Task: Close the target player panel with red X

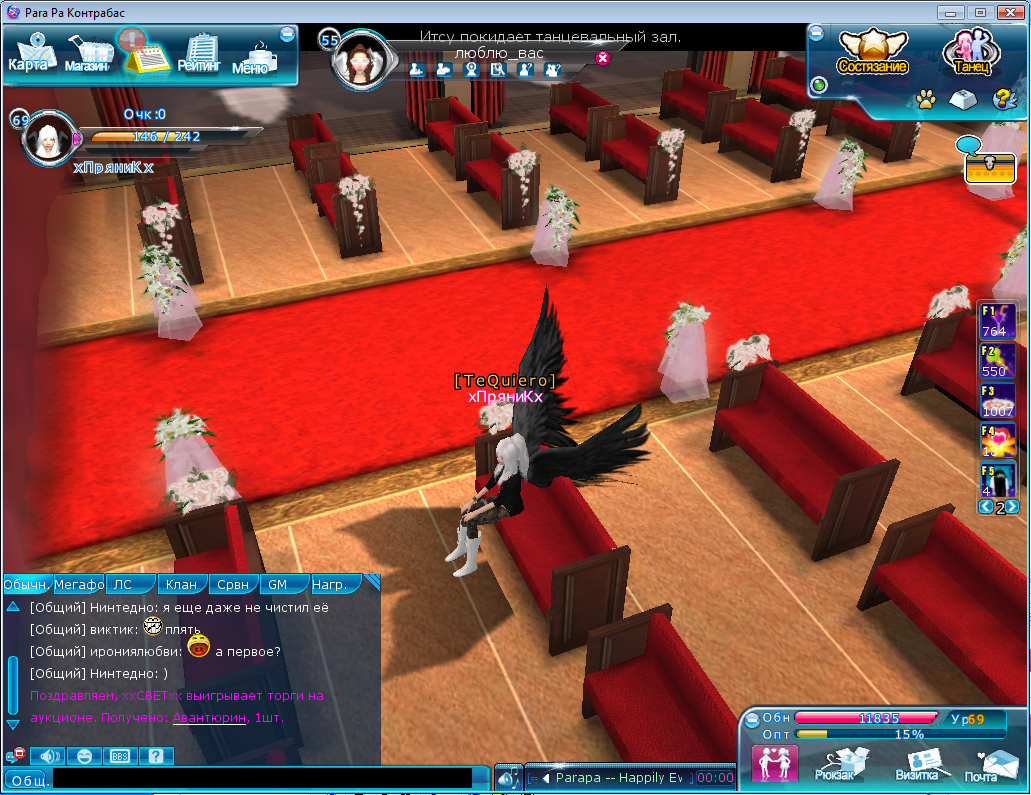Action: (602, 58)
